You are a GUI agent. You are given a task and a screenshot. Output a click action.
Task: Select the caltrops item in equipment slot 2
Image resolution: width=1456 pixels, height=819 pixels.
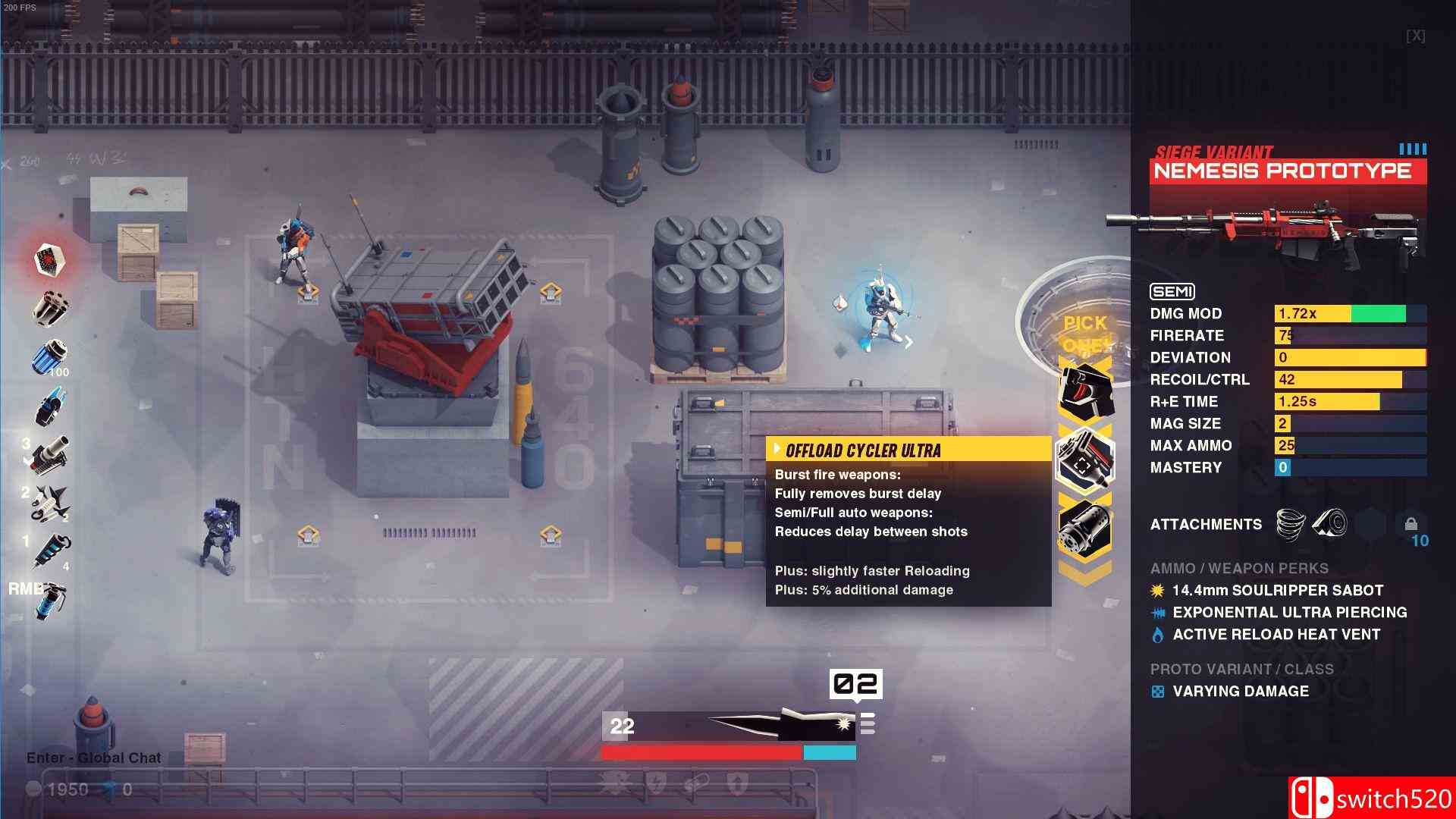point(50,504)
